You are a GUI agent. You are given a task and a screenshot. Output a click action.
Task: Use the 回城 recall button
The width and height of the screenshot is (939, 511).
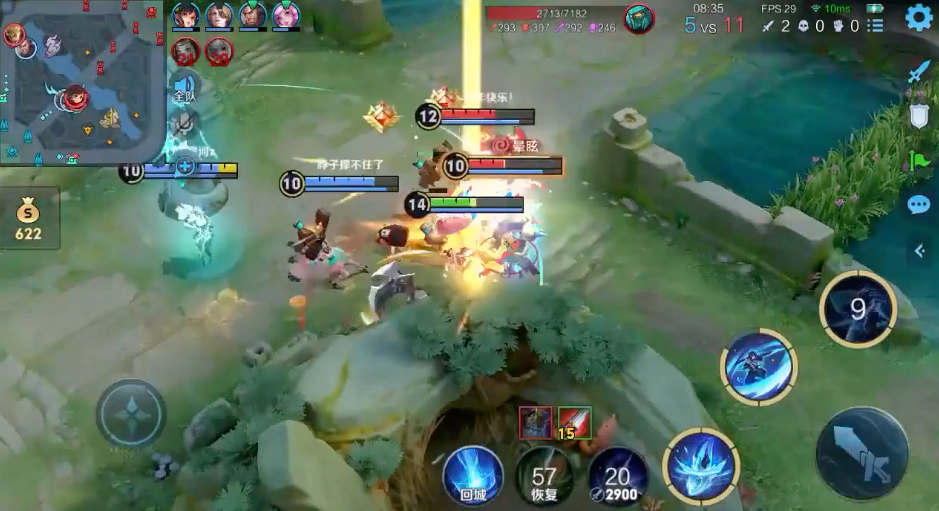(472, 472)
